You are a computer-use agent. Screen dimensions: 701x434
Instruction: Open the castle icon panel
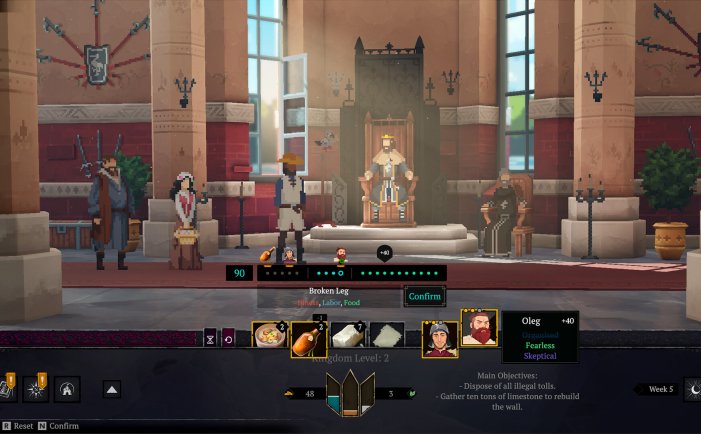point(68,389)
